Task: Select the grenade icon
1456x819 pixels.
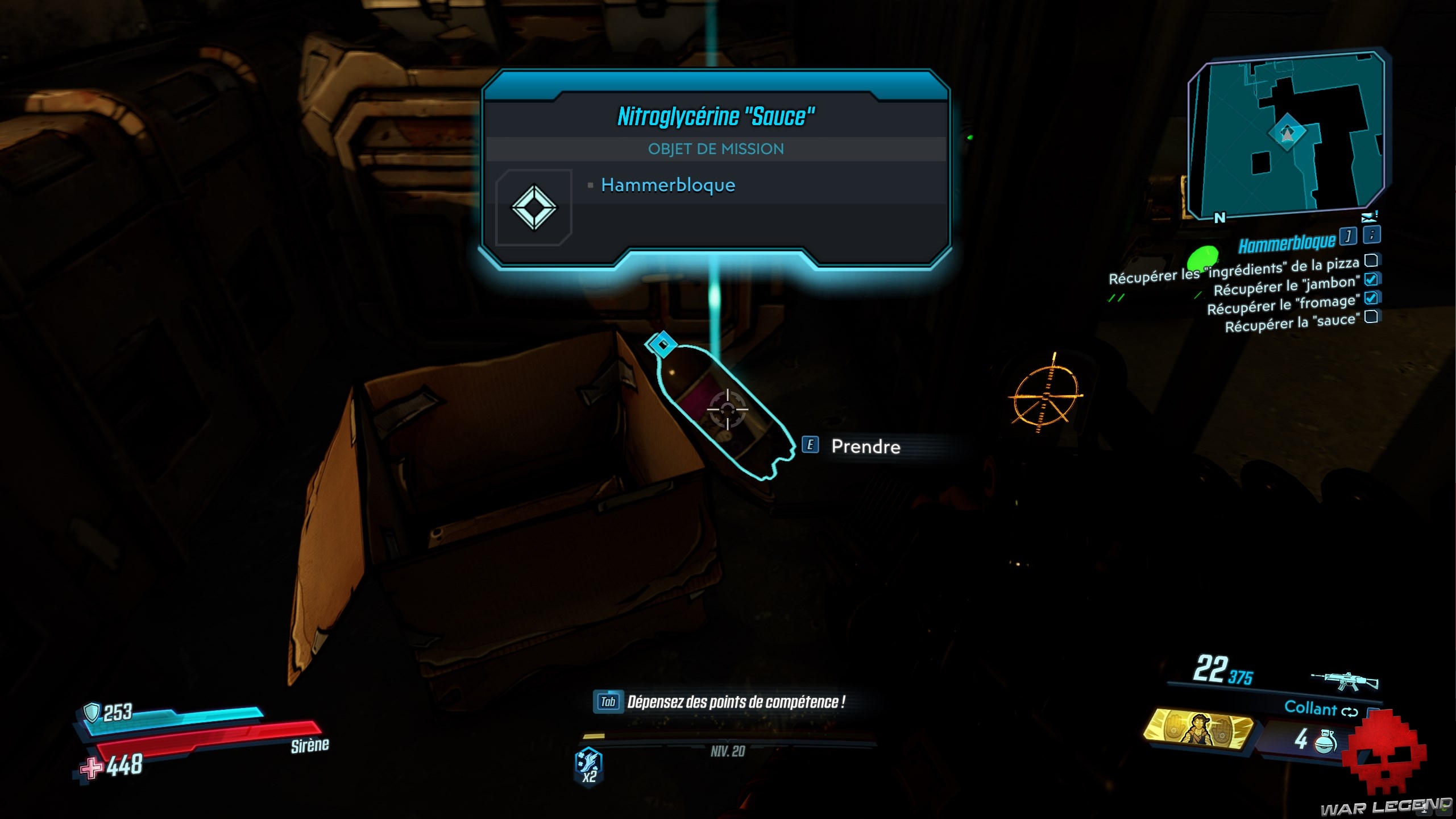Action: click(x=1325, y=741)
